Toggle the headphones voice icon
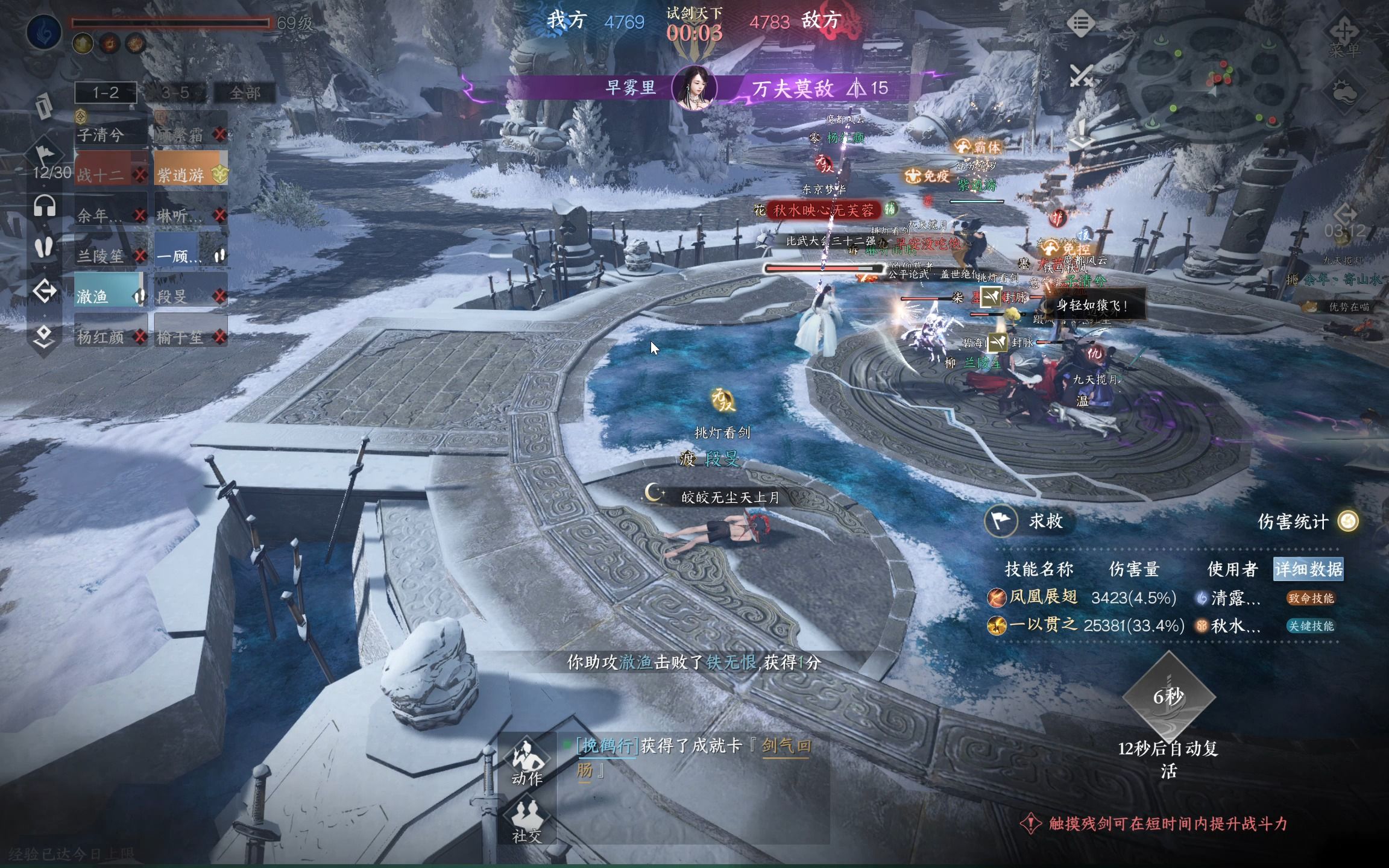The image size is (1389, 868). (44, 207)
